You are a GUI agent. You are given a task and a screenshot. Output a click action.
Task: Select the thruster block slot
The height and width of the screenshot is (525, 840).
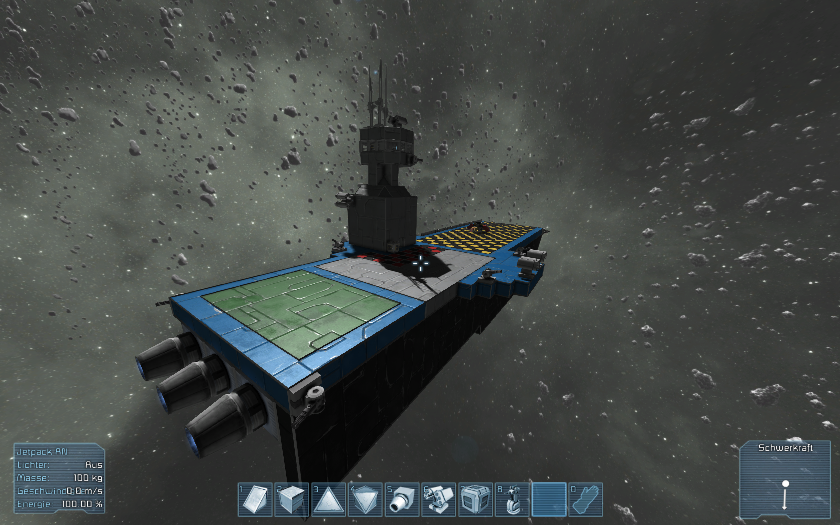pos(402,499)
